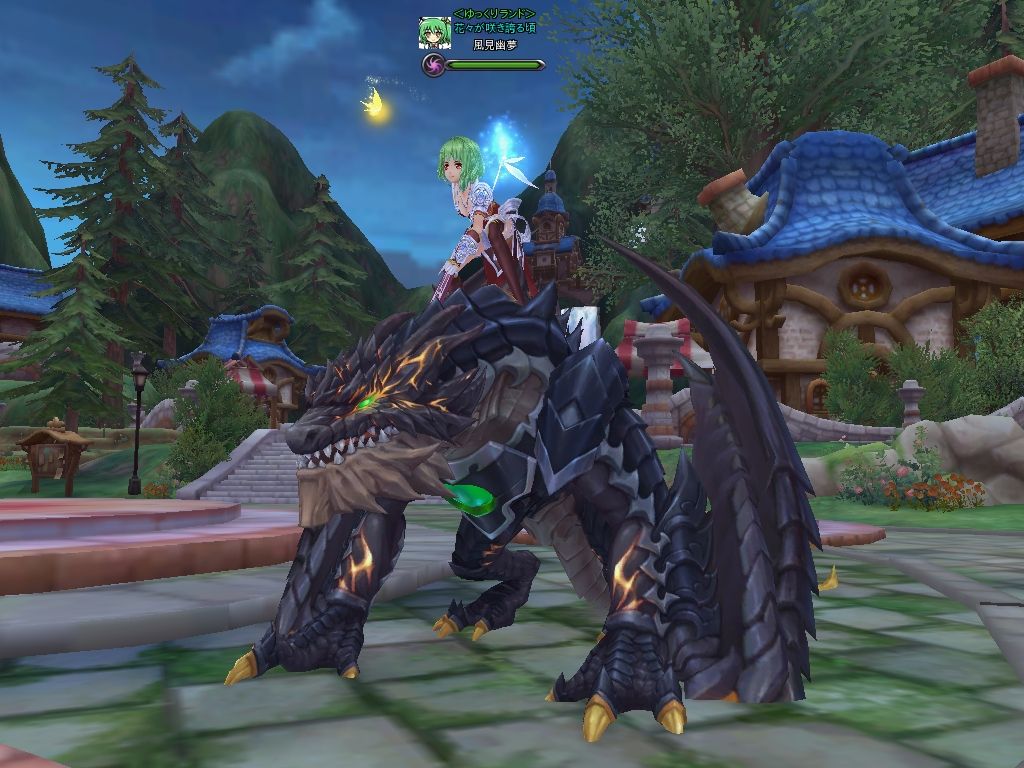Screen dimensions: 1024x768
Task: Click the green-haired guild emblem portrait
Action: pyautogui.click(x=434, y=33)
